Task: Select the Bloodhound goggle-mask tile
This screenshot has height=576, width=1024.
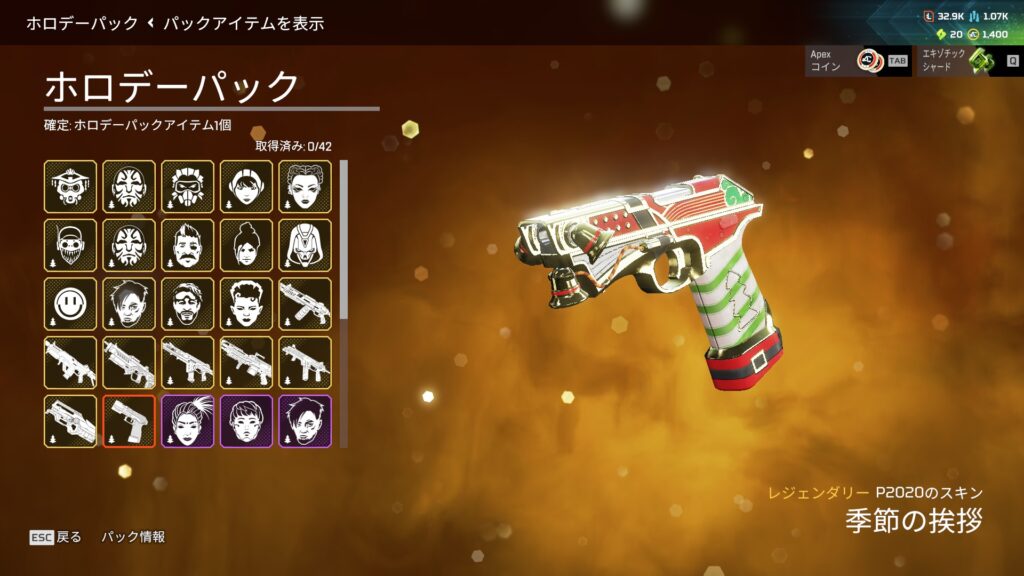Action: [x=70, y=186]
